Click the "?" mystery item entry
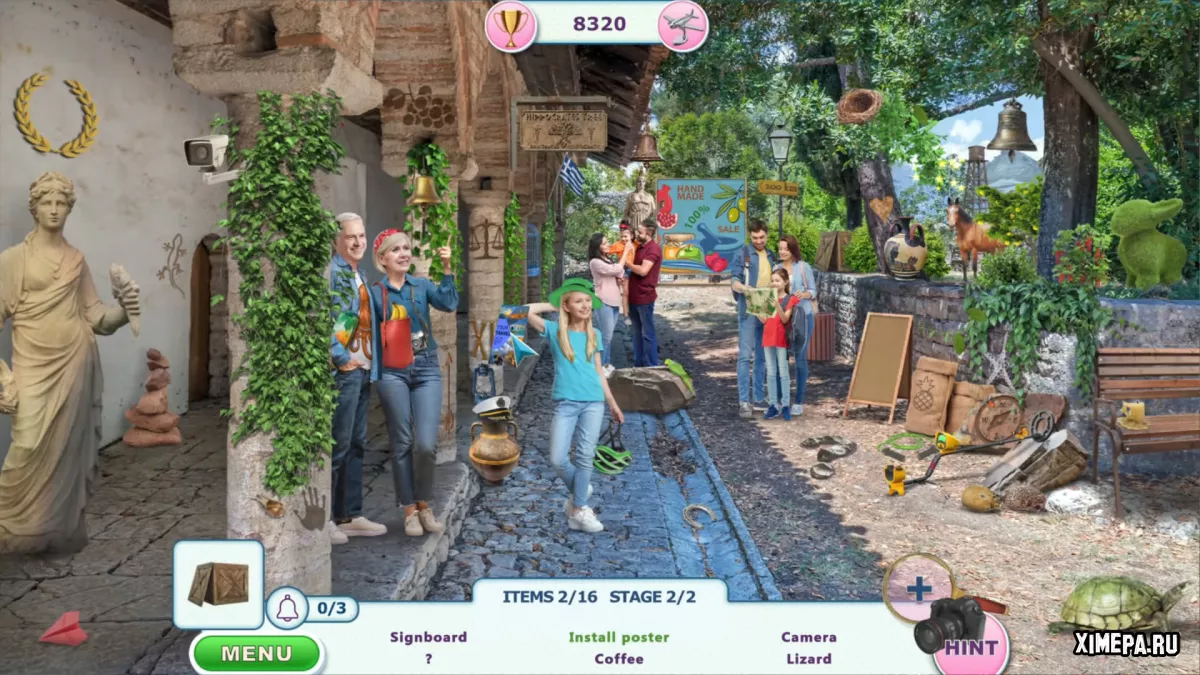Image resolution: width=1200 pixels, height=675 pixels. [428, 659]
